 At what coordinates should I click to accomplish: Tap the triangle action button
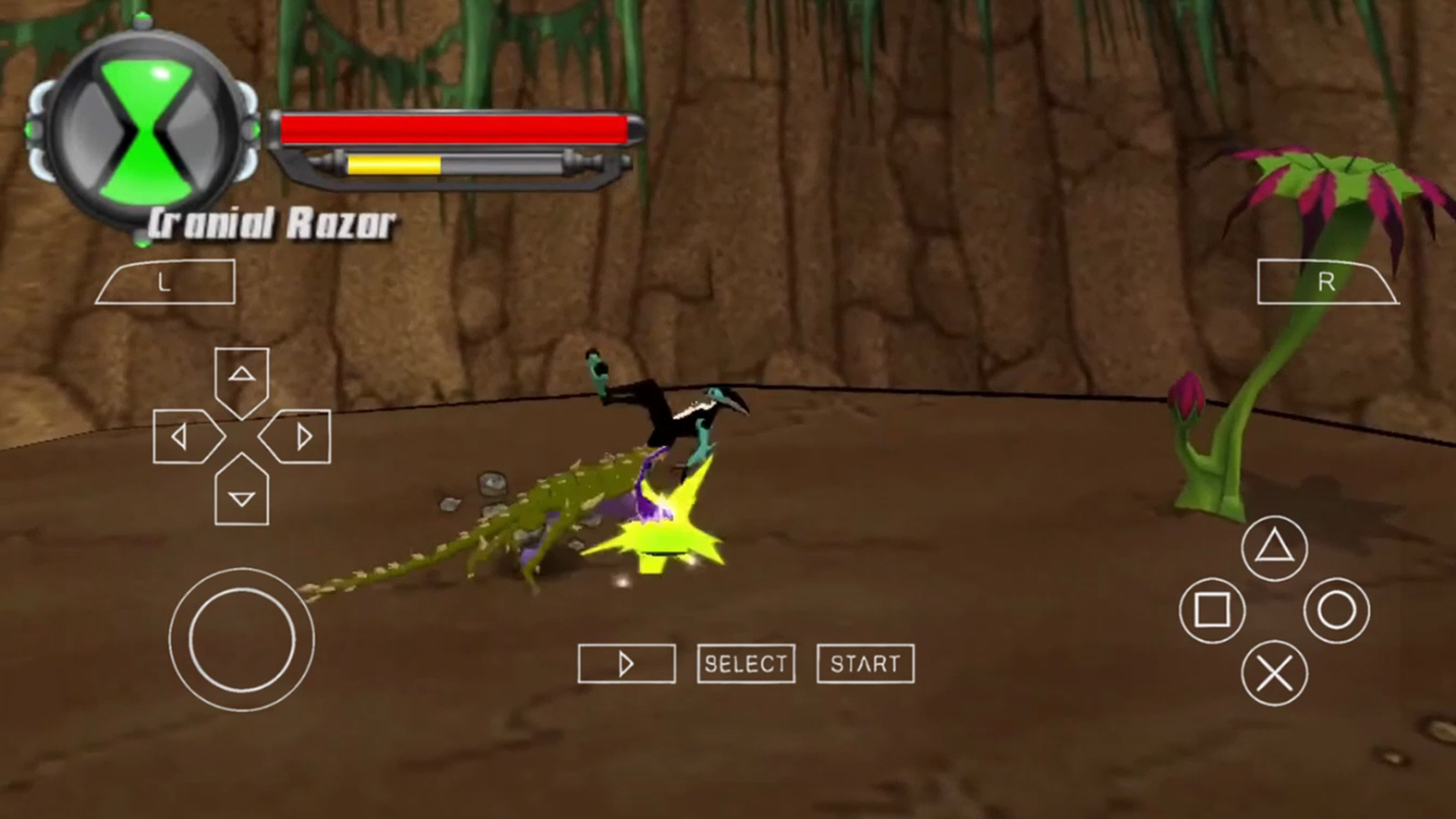(1274, 548)
